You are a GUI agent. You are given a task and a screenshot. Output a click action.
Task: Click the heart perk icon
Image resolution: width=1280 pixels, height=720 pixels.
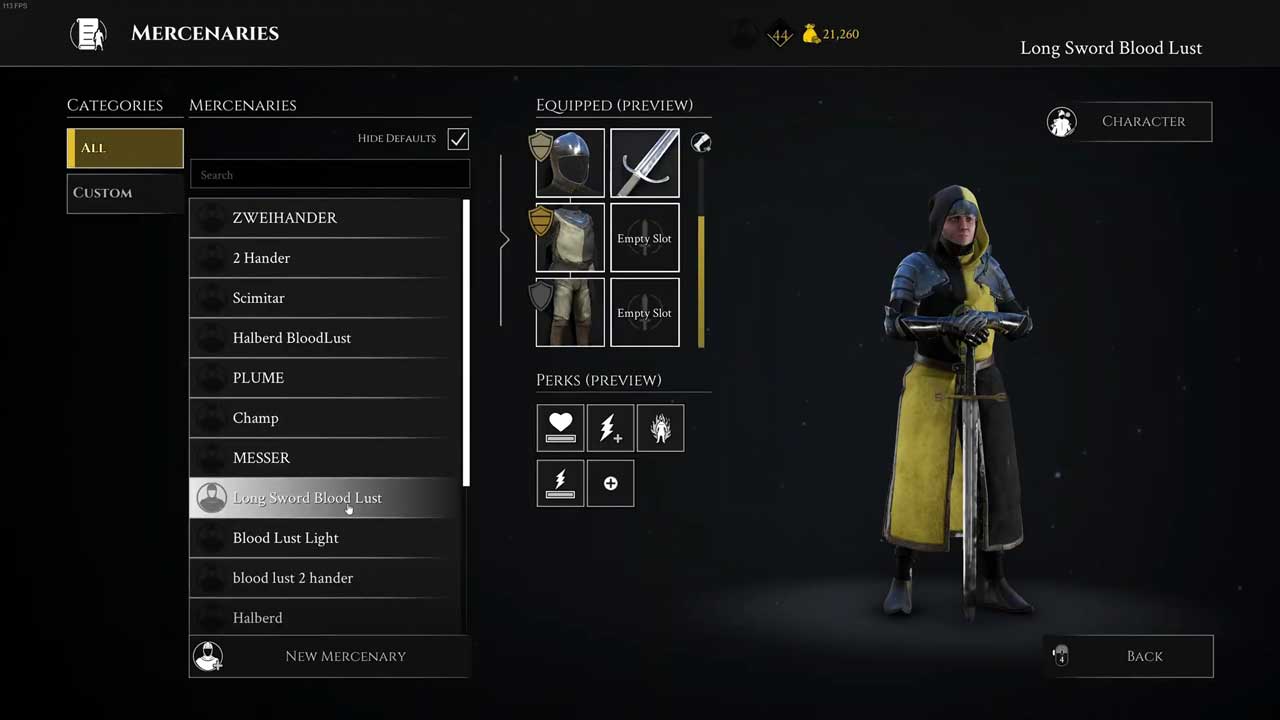tap(560, 428)
